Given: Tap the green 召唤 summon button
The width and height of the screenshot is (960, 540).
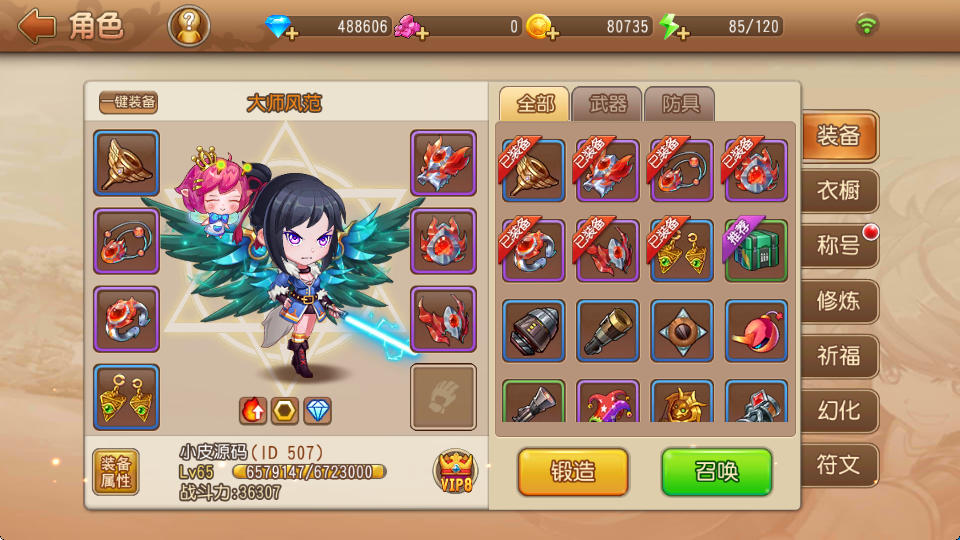Looking at the screenshot, I should [716, 472].
